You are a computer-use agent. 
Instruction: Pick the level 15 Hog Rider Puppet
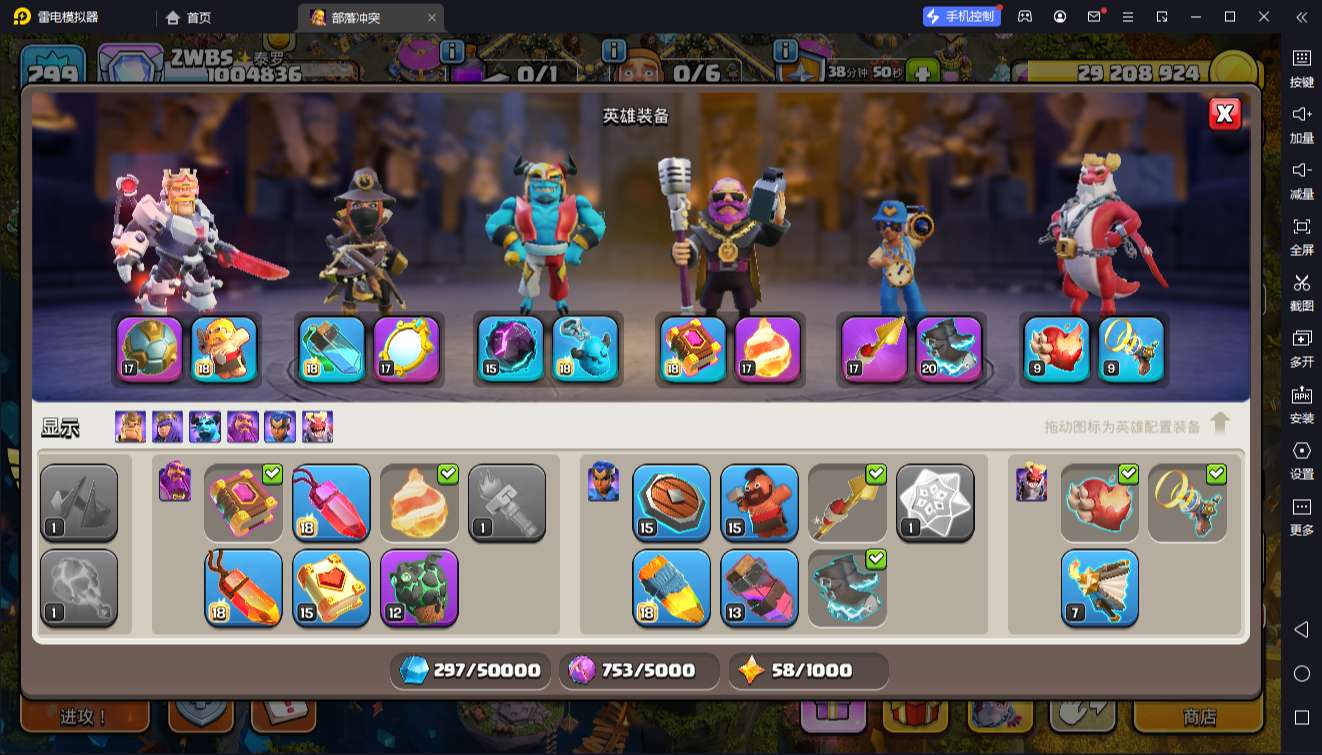pyautogui.click(x=759, y=503)
